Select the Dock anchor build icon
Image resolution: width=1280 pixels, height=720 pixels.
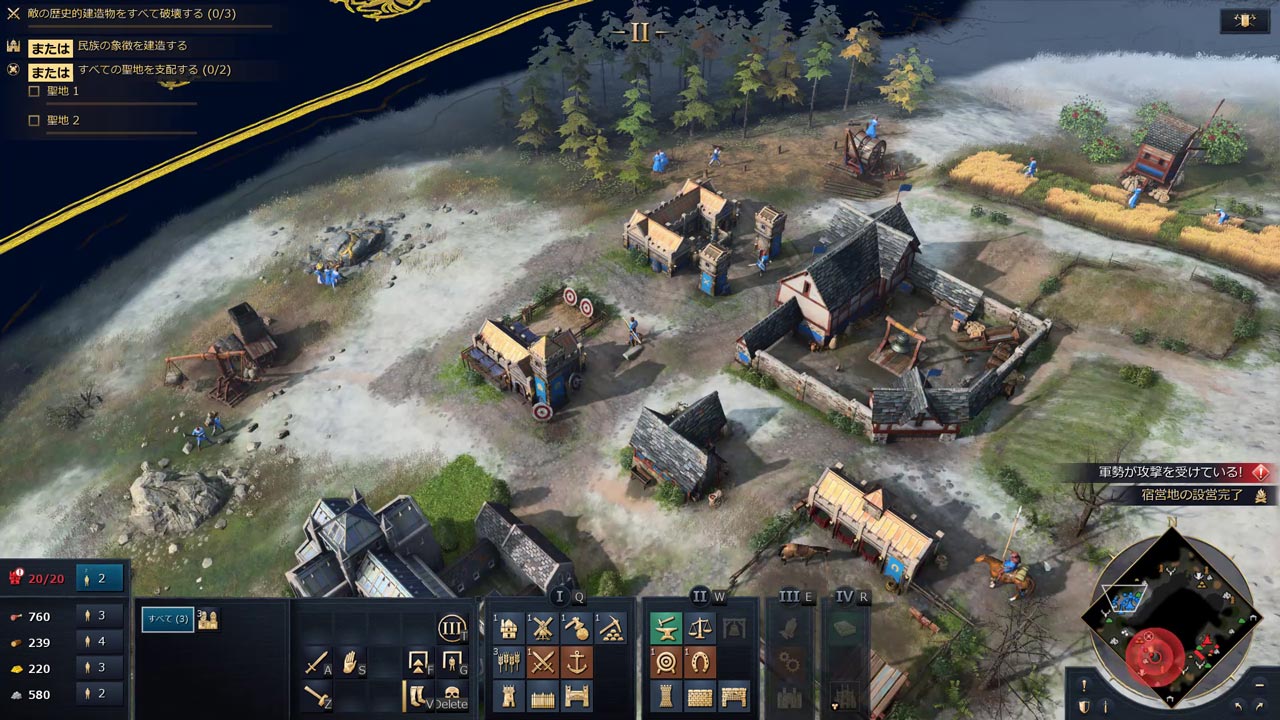coord(576,663)
